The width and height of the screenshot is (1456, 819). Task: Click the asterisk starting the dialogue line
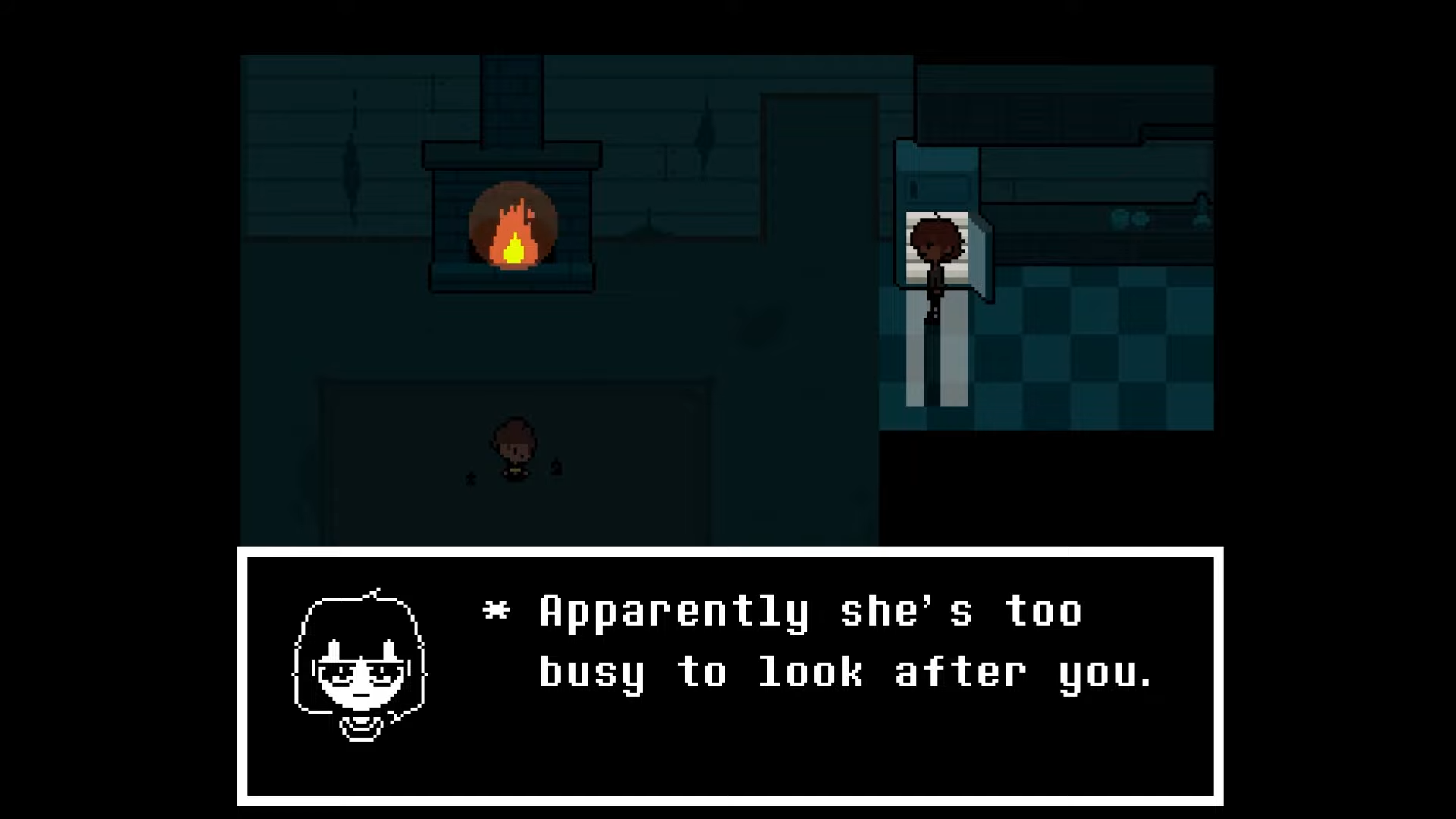pos(497,610)
